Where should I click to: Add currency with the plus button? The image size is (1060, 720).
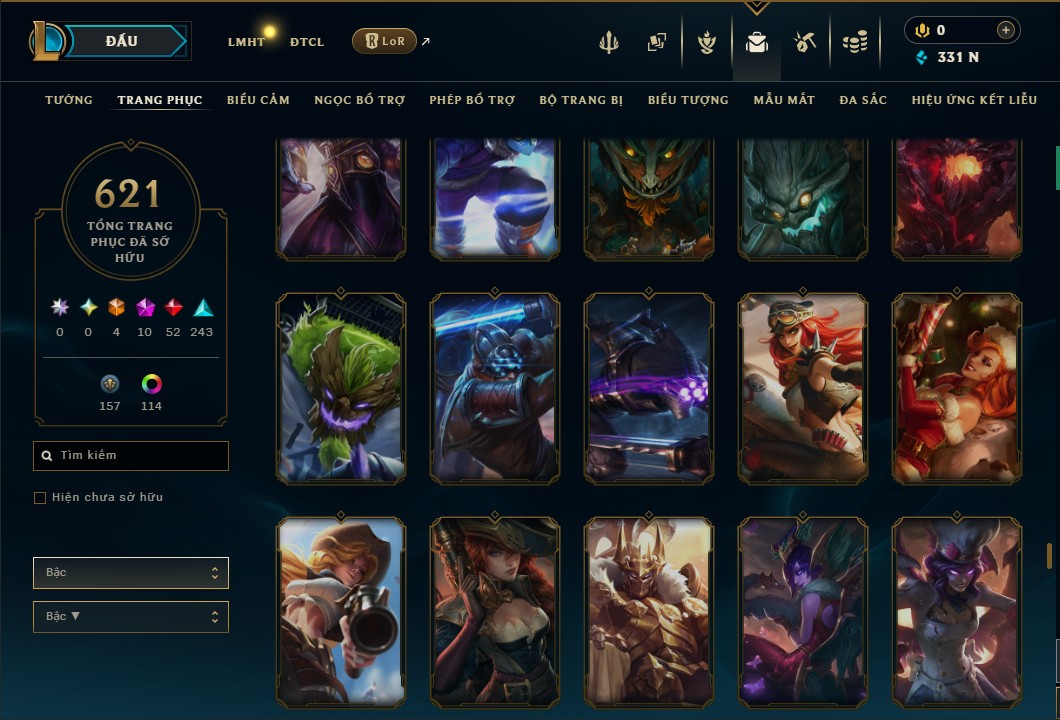click(1005, 30)
